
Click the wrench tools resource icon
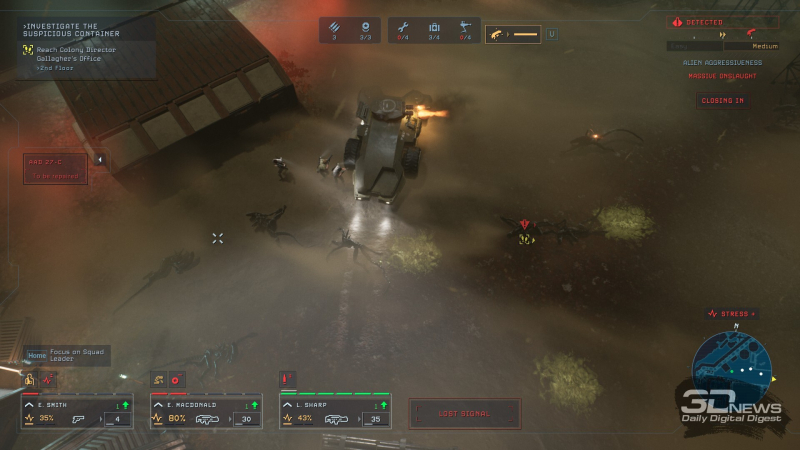coord(404,28)
